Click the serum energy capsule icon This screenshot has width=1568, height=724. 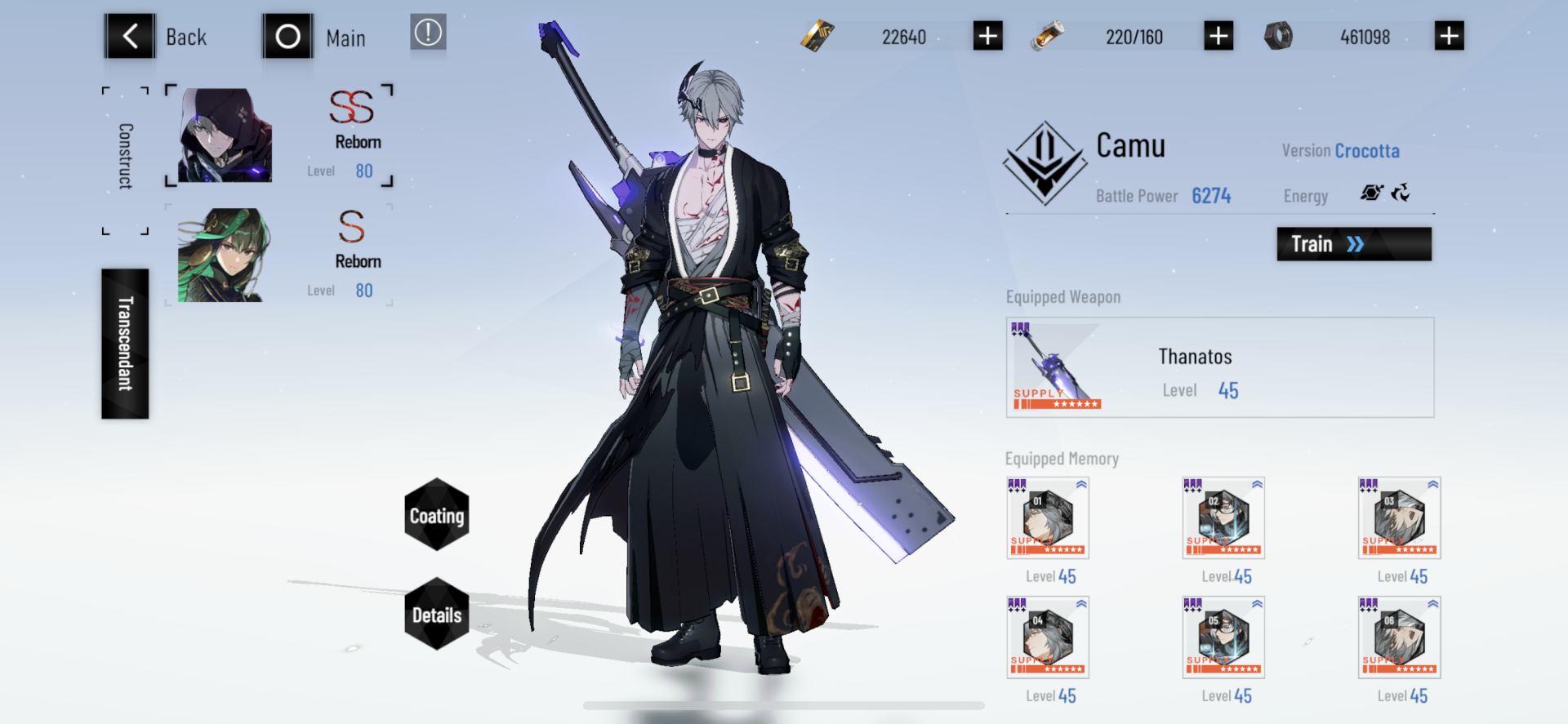click(x=1049, y=36)
